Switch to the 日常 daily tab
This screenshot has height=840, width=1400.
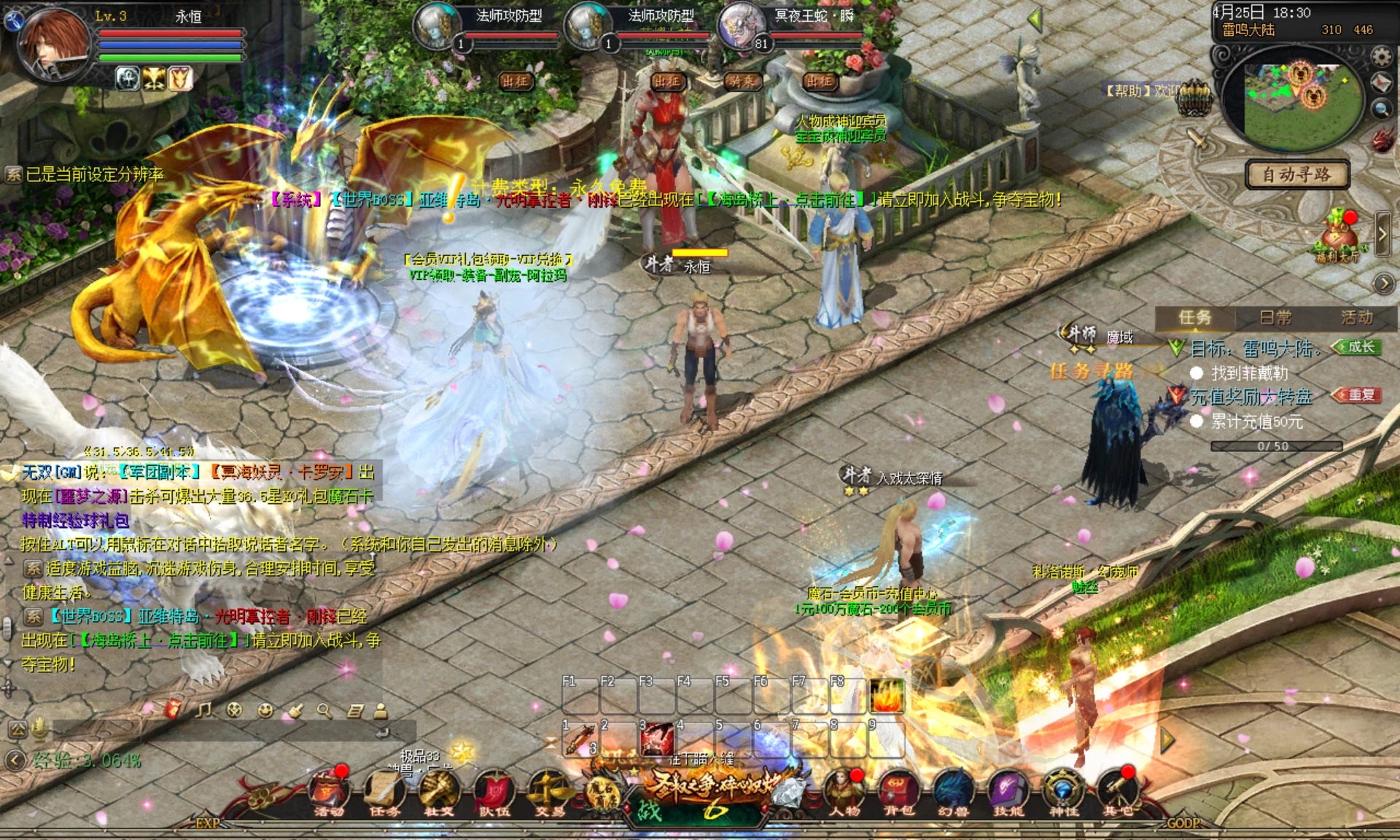pos(1275,318)
